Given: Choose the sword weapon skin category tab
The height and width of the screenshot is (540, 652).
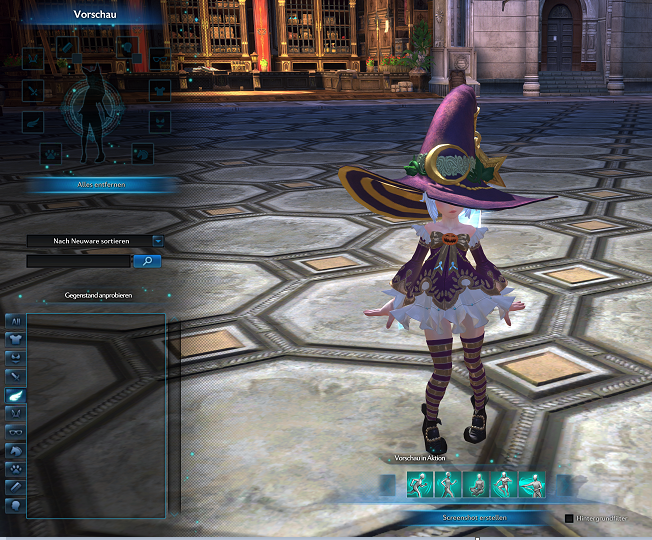Looking at the screenshot, I should point(16,375).
